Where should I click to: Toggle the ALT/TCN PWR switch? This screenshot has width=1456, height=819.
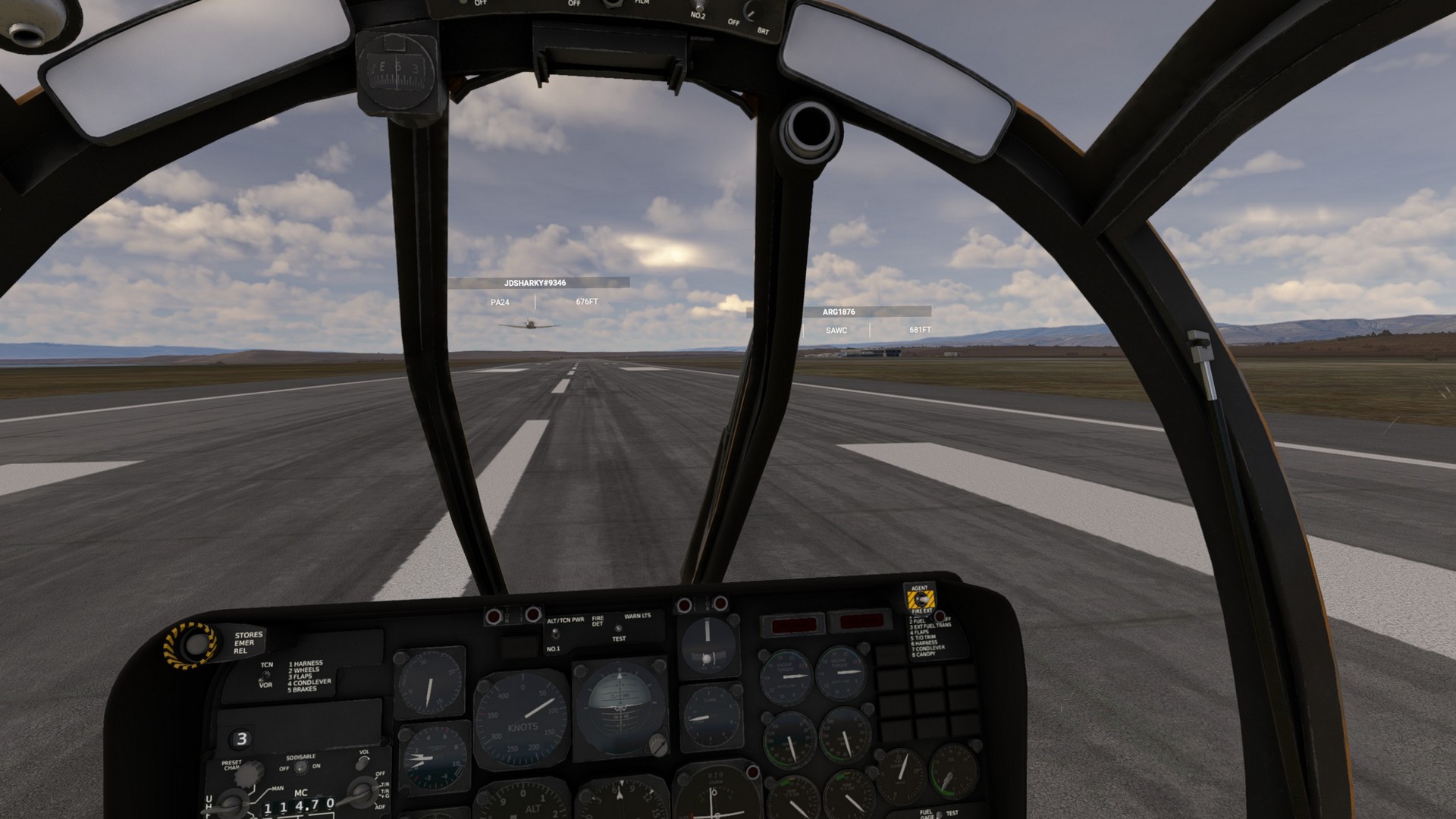555,634
